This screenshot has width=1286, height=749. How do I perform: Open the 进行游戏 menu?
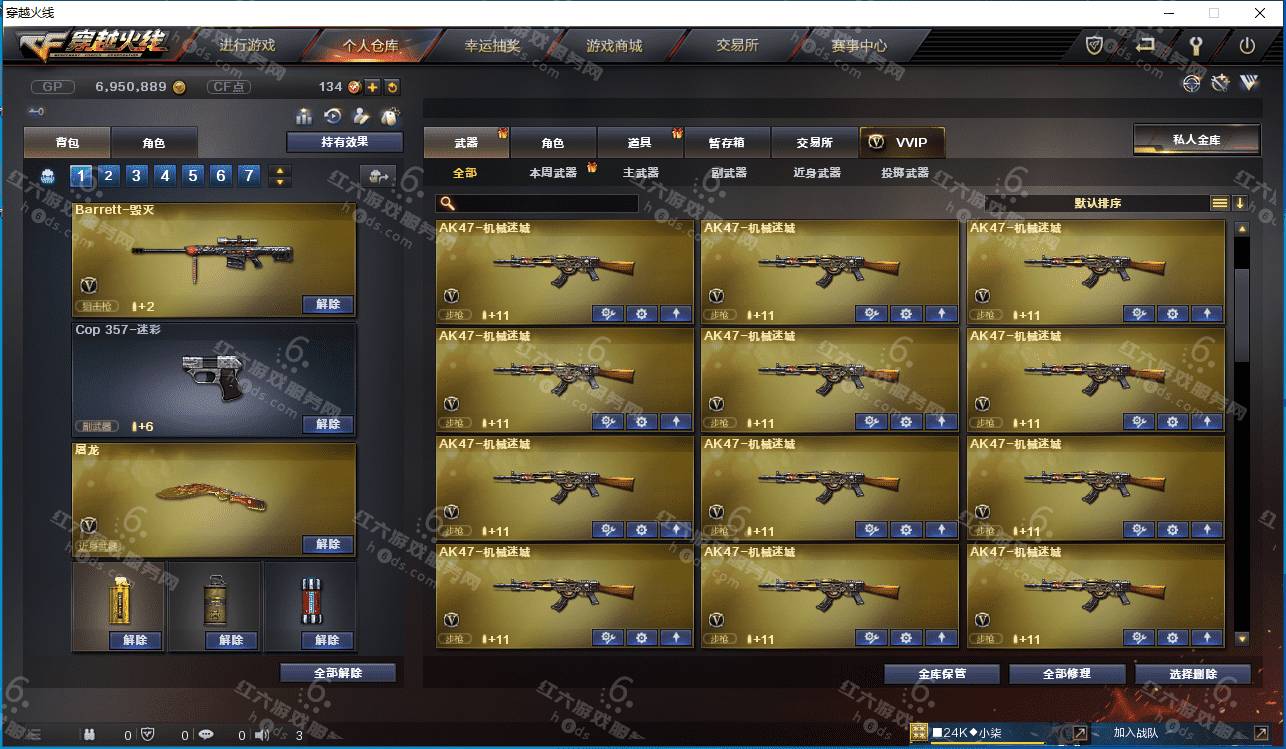(247, 46)
